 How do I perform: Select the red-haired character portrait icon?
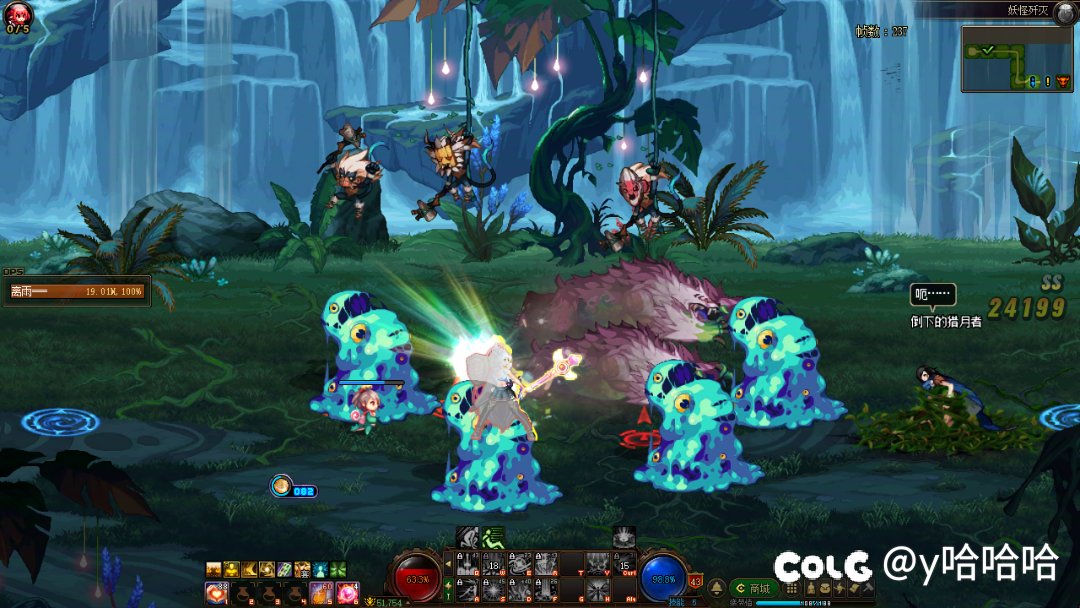pyautogui.click(x=18, y=14)
